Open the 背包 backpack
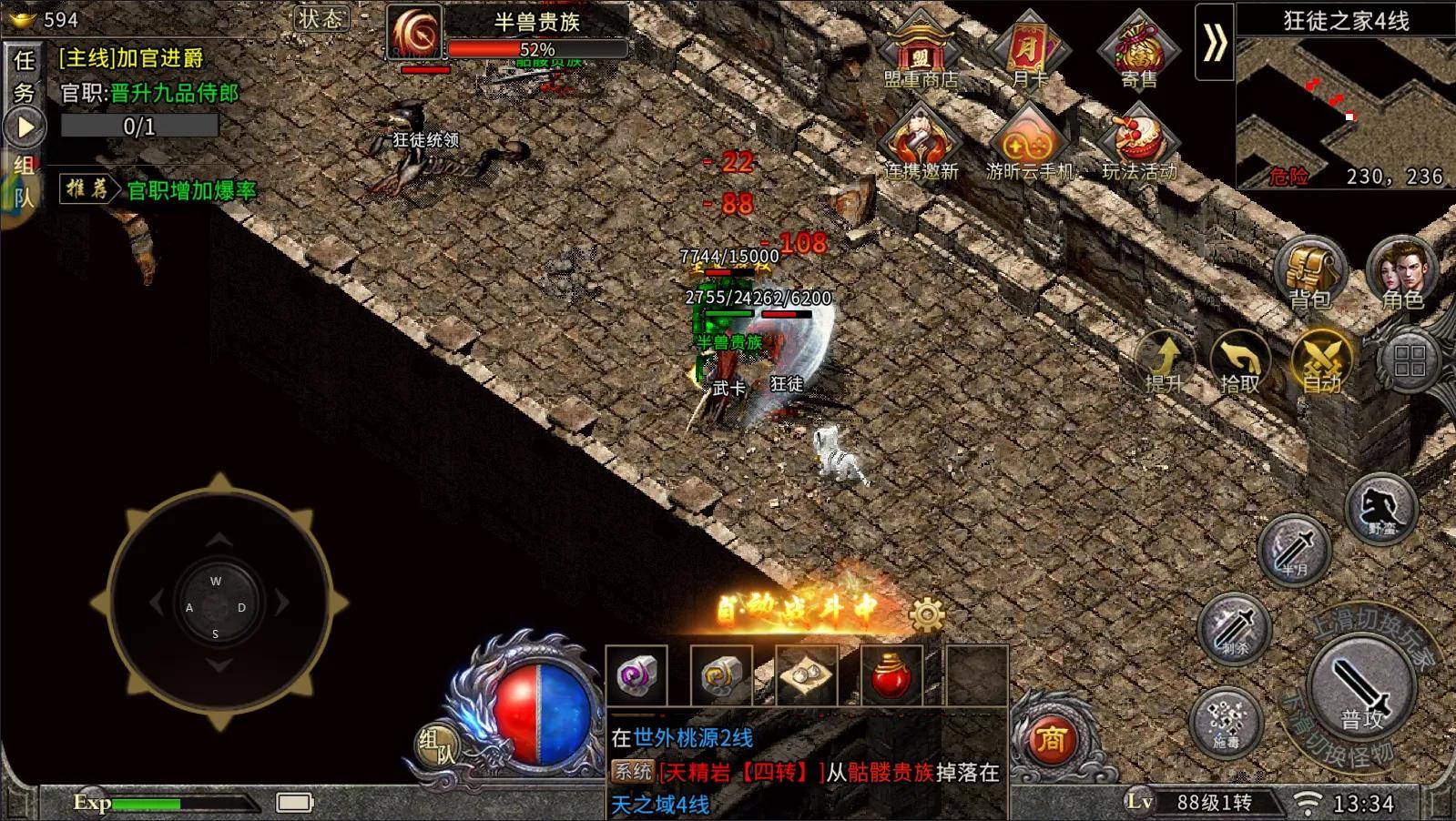Viewport: 1456px width, 821px height. click(1310, 271)
